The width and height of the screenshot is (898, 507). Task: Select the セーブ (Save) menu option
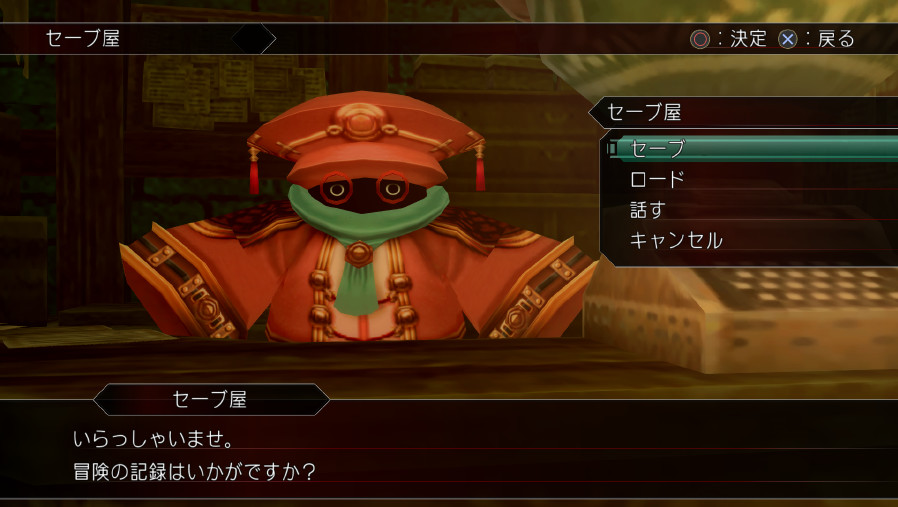coord(658,148)
